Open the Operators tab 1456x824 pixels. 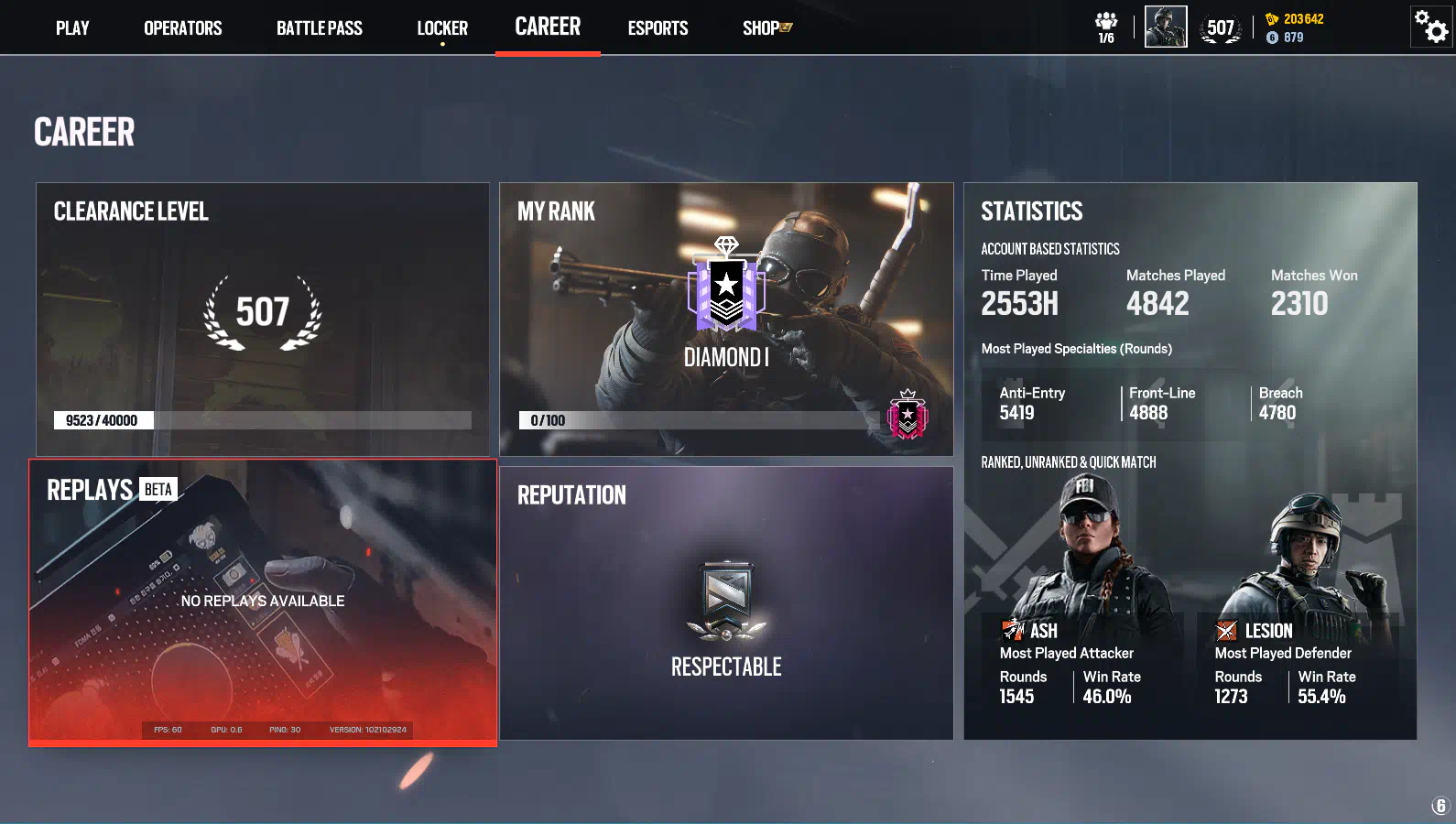182,28
